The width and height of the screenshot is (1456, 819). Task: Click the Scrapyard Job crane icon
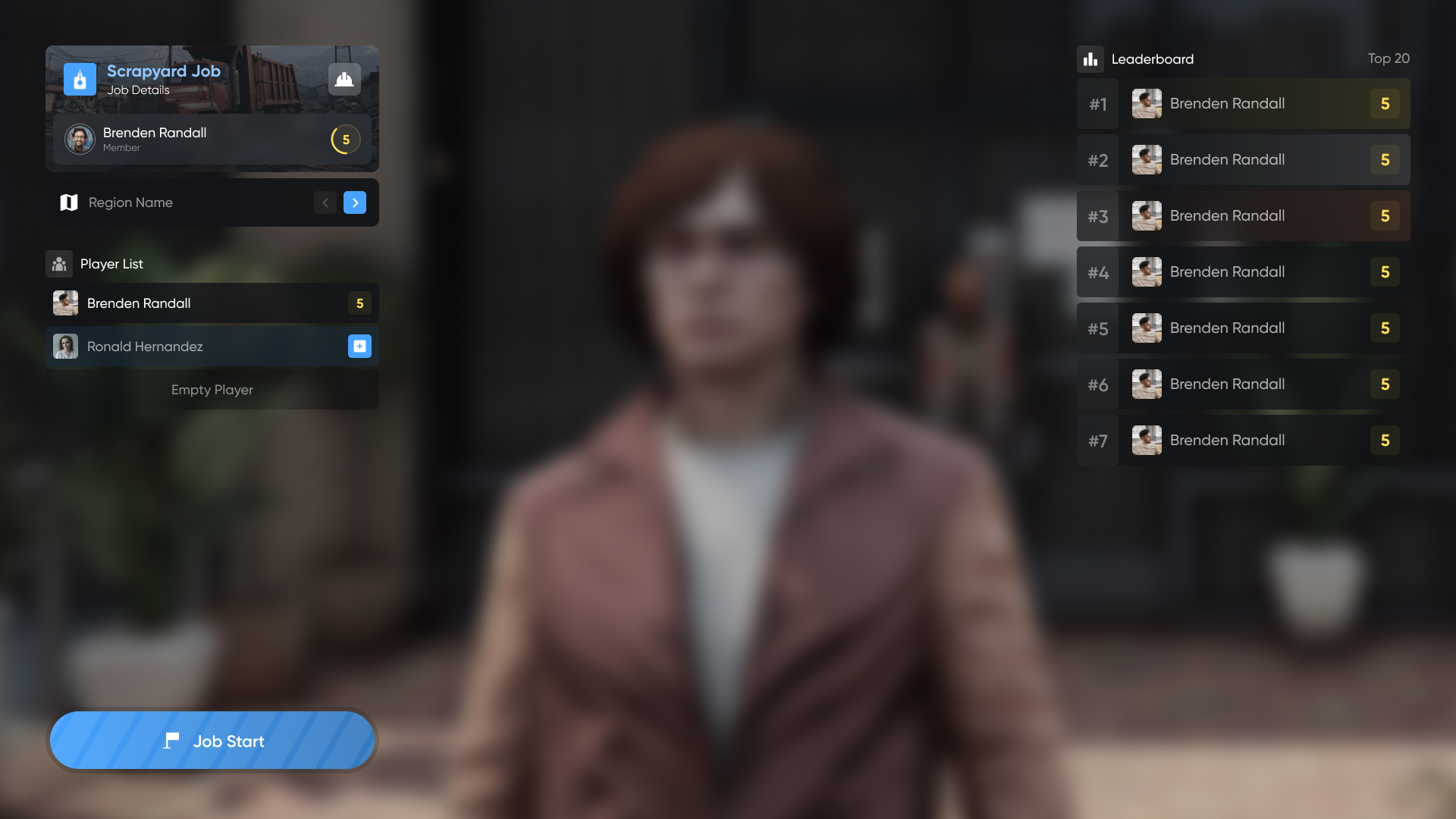[x=80, y=79]
